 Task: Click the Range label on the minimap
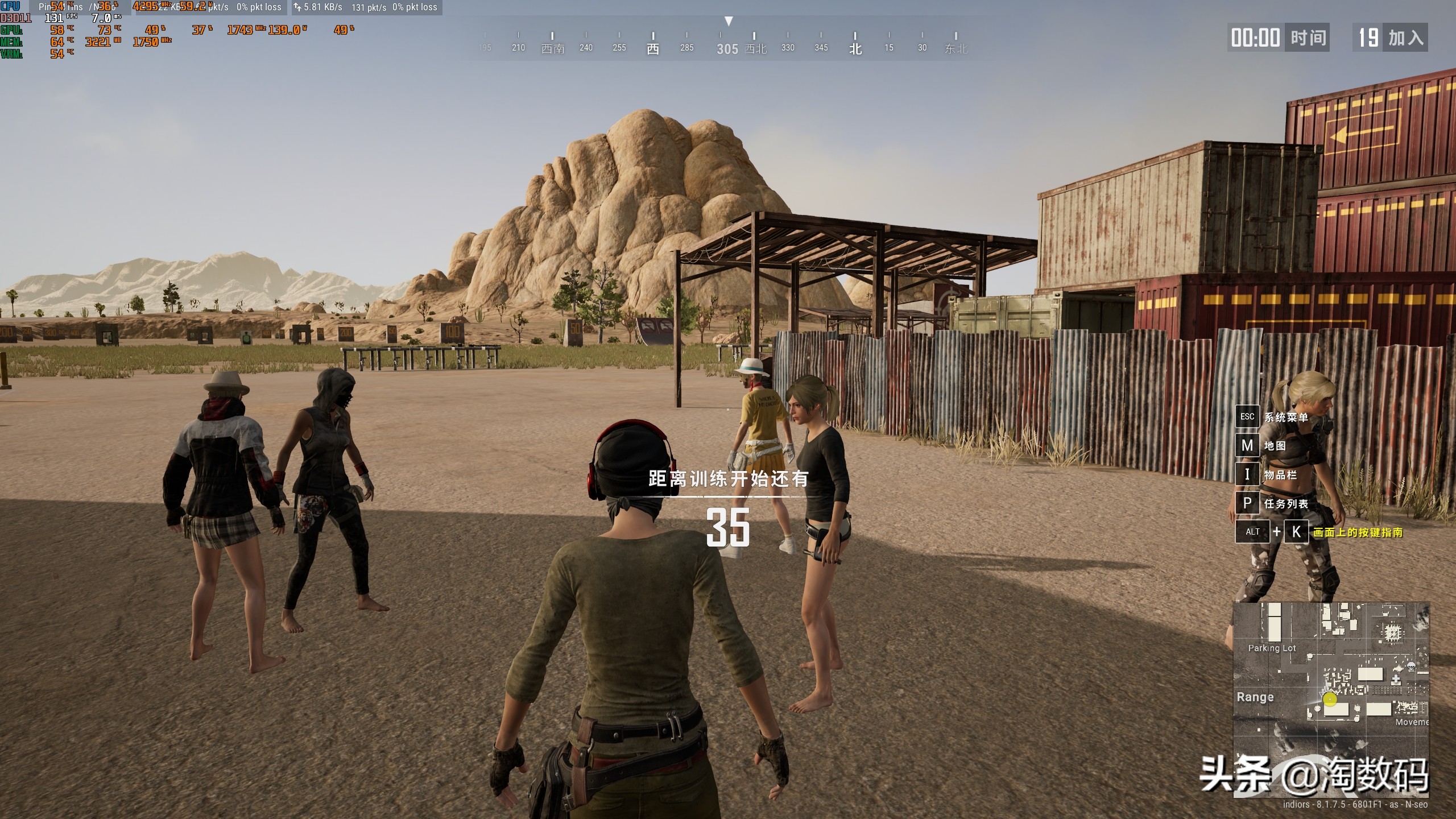(x=1255, y=697)
